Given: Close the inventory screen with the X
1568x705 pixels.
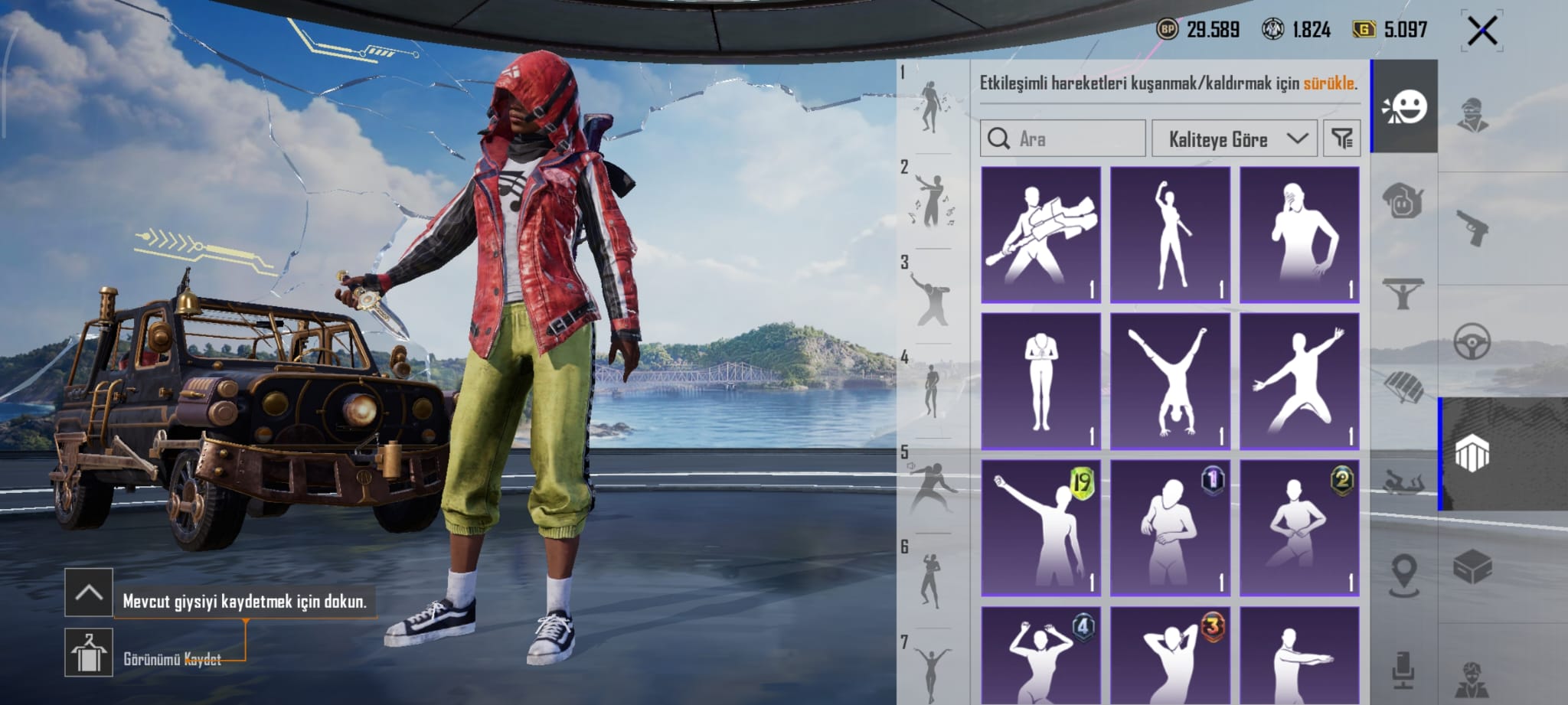Looking at the screenshot, I should pyautogui.click(x=1481, y=31).
